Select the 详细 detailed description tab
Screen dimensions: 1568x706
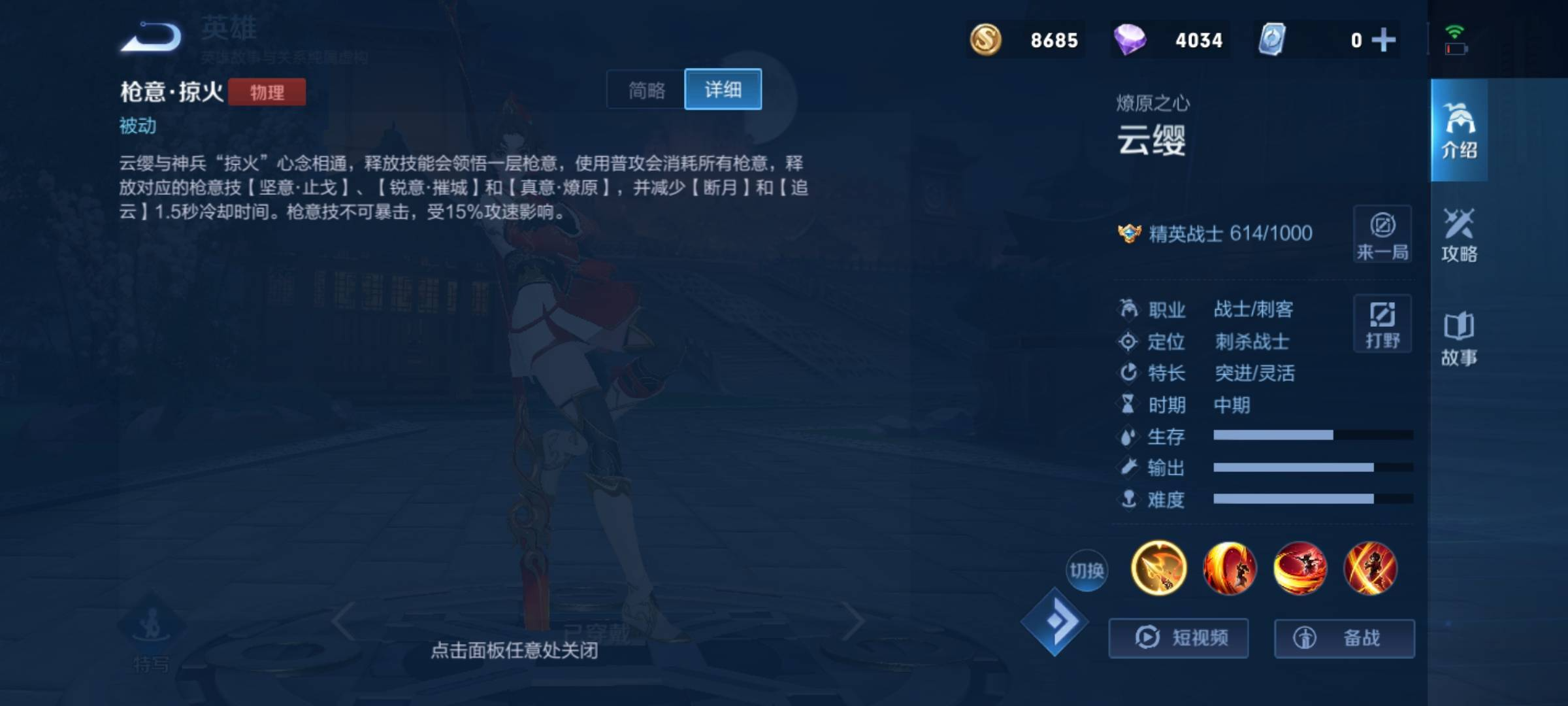[x=723, y=90]
